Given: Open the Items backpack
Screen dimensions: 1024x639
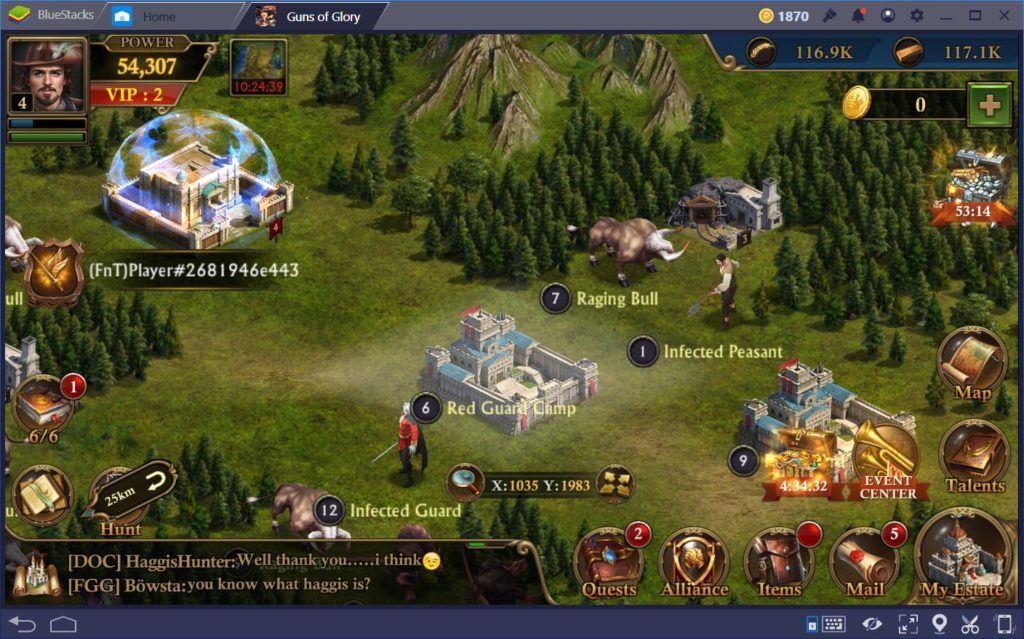Looking at the screenshot, I should (x=779, y=564).
